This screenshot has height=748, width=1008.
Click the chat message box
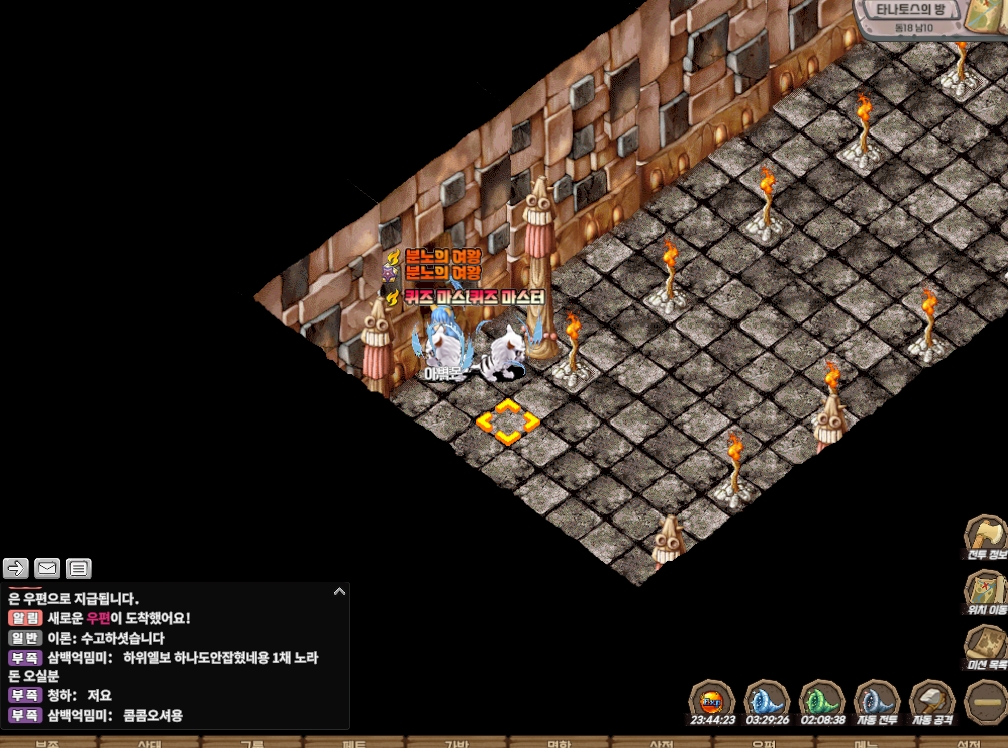pyautogui.click(x=175, y=655)
